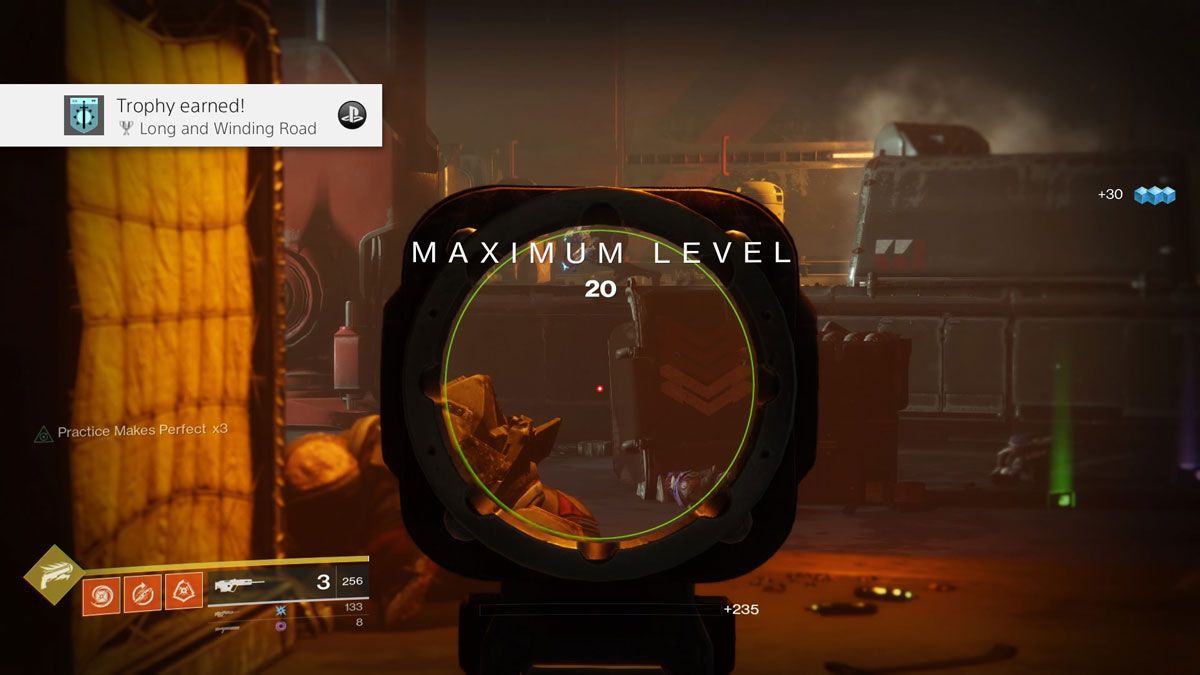The image size is (1200, 675).
Task: Trigger the dodge ability with circular arrows
Action: [x=142, y=595]
